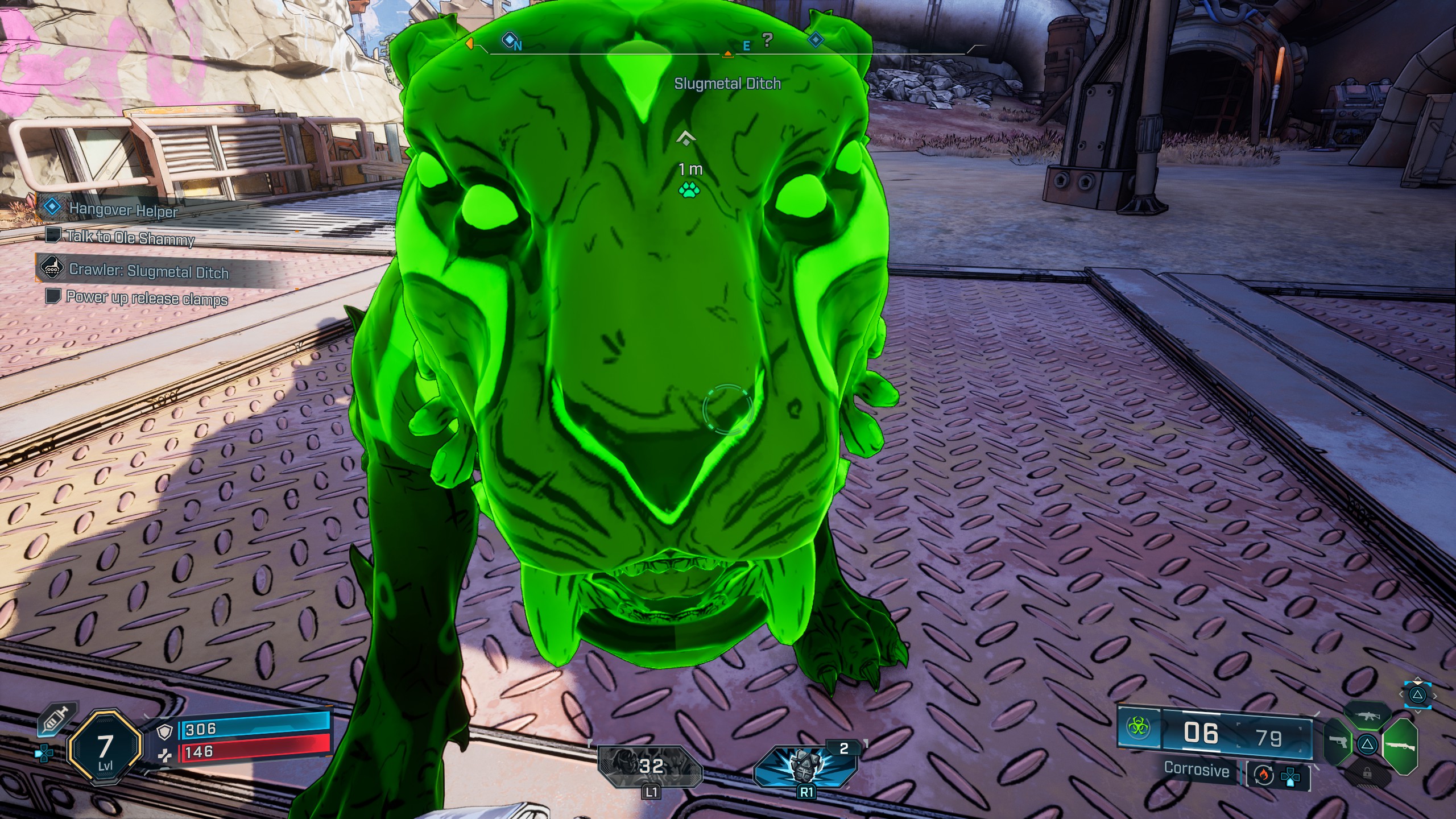Click the locked fourth weapon slot
The width and height of the screenshot is (1456, 819).
(x=1367, y=773)
